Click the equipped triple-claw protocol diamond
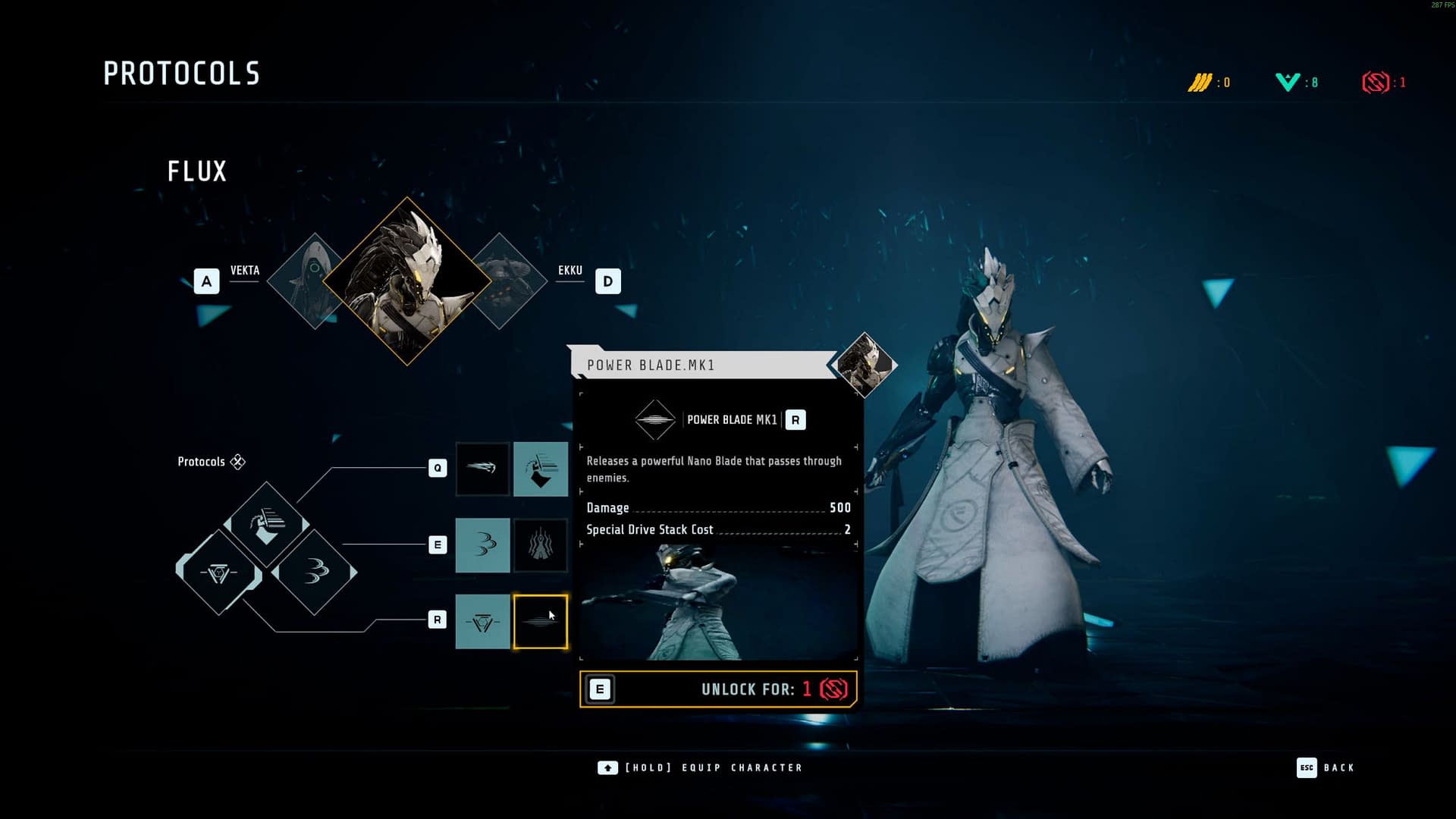1456x819 pixels. pyautogui.click(x=315, y=572)
